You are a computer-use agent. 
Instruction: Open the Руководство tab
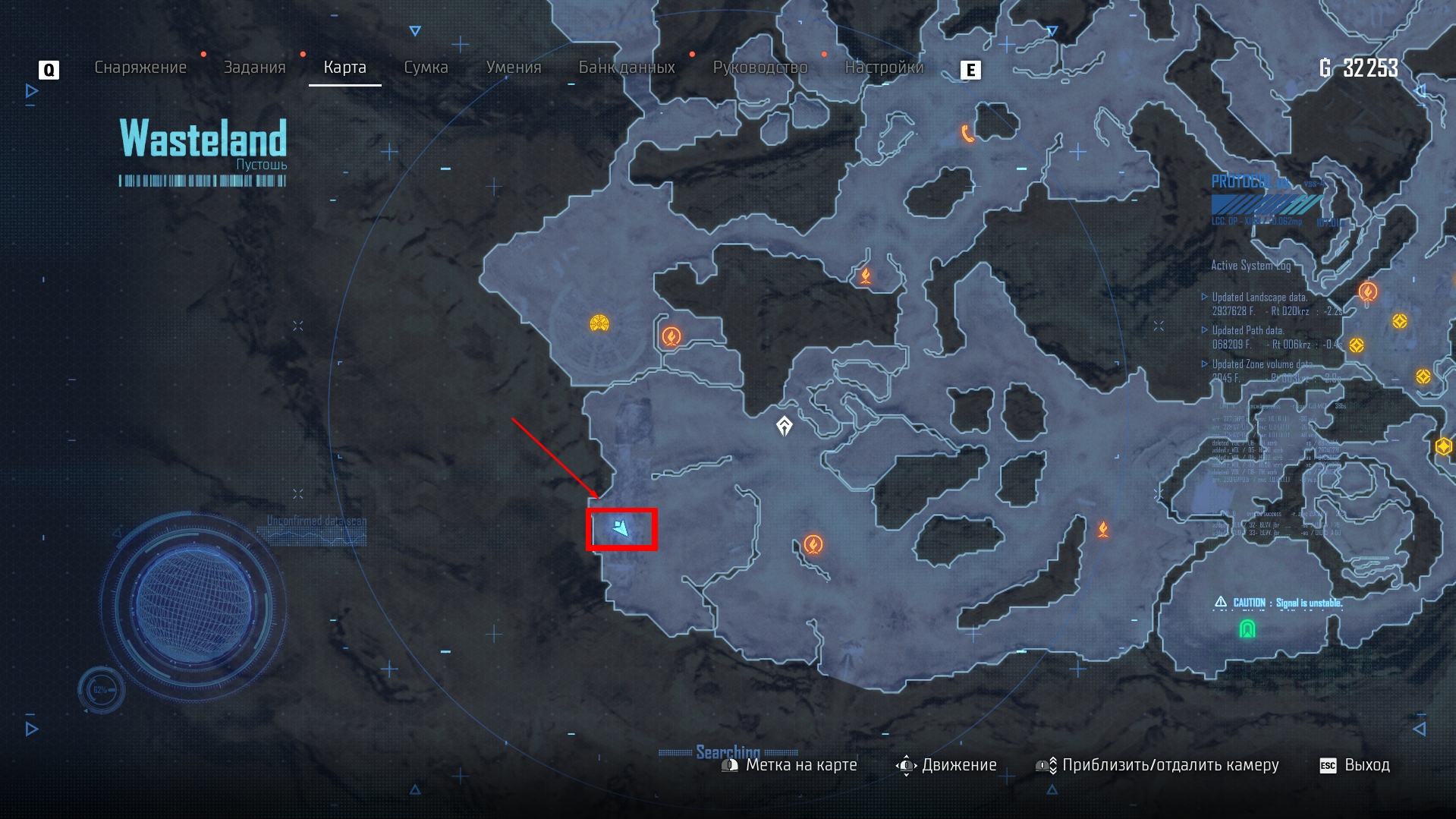coord(759,68)
